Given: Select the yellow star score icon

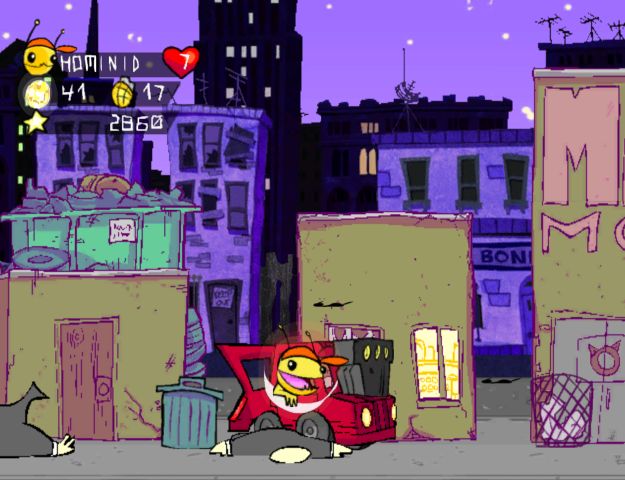Looking at the screenshot, I should click(37, 122).
